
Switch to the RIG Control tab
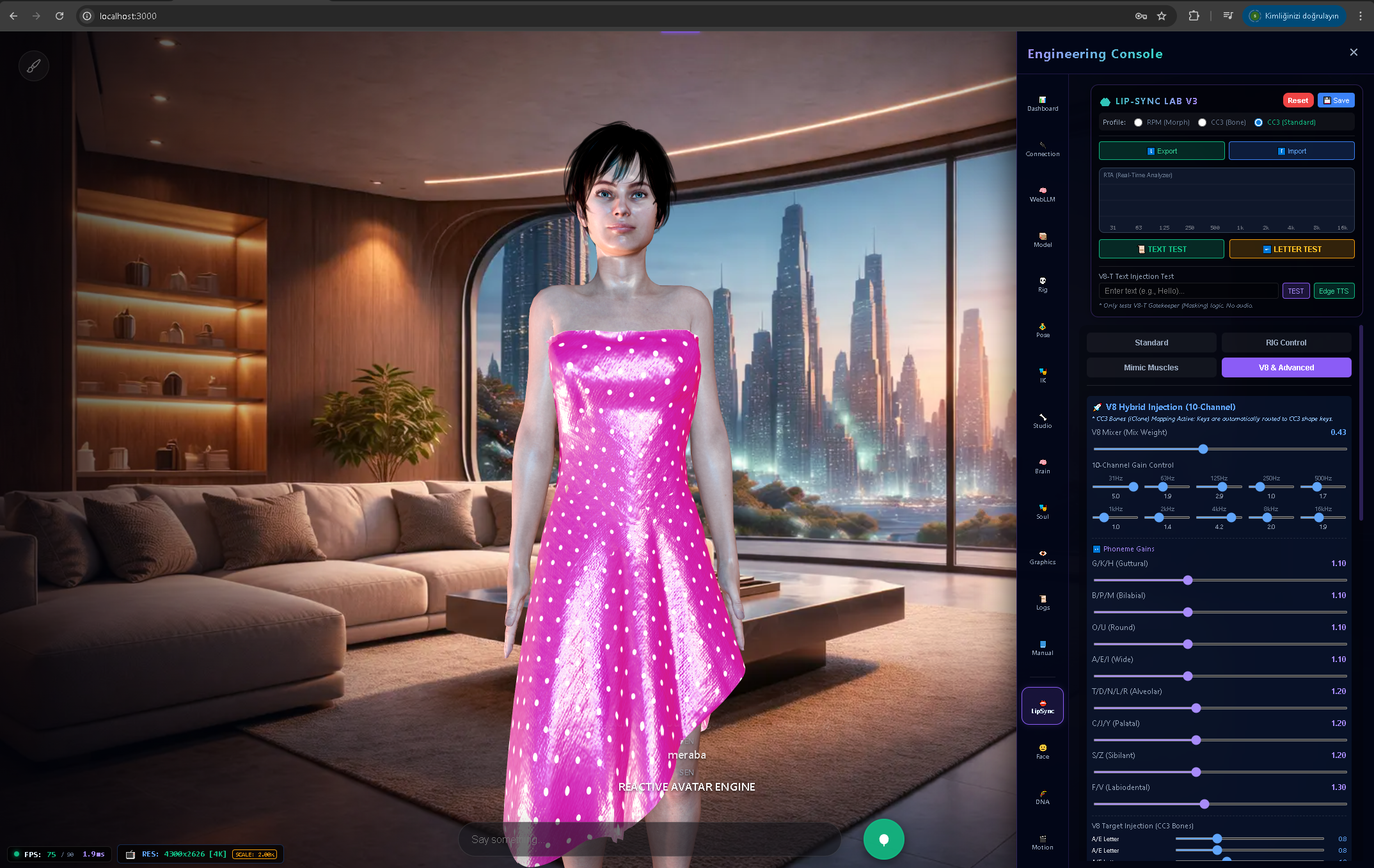click(1286, 342)
